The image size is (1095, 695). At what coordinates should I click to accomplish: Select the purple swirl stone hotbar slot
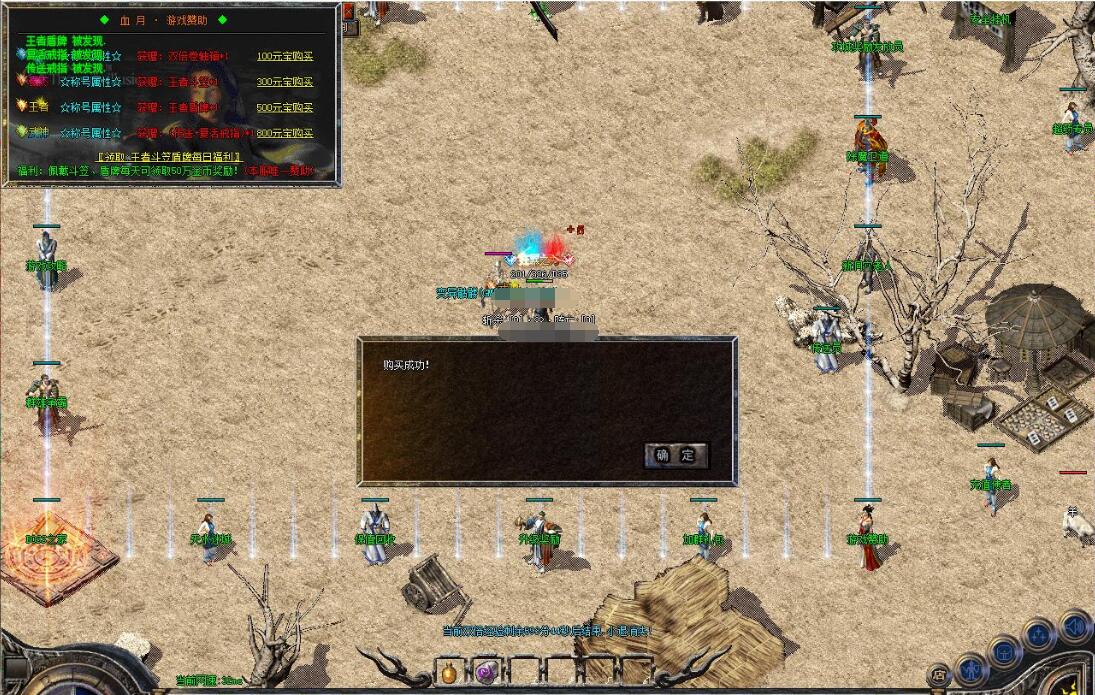click(486, 672)
